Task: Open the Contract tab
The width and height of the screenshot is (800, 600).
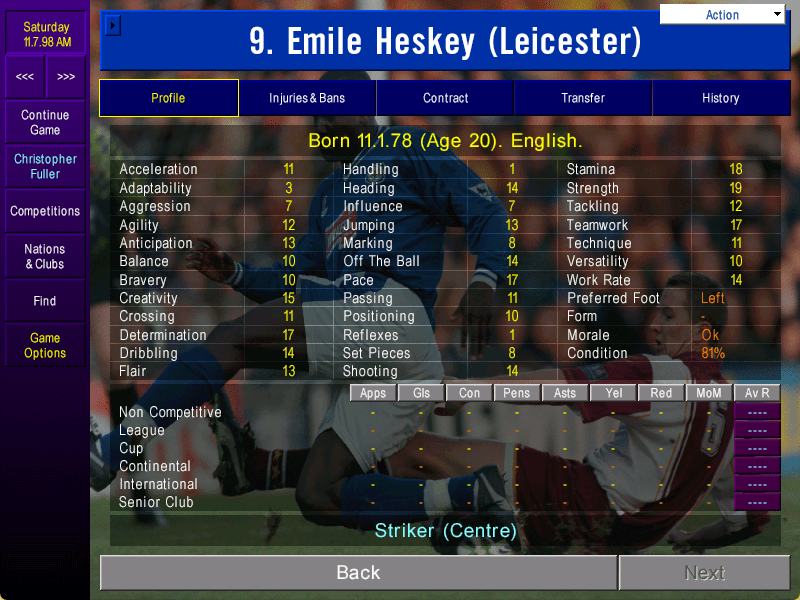Action: click(445, 98)
